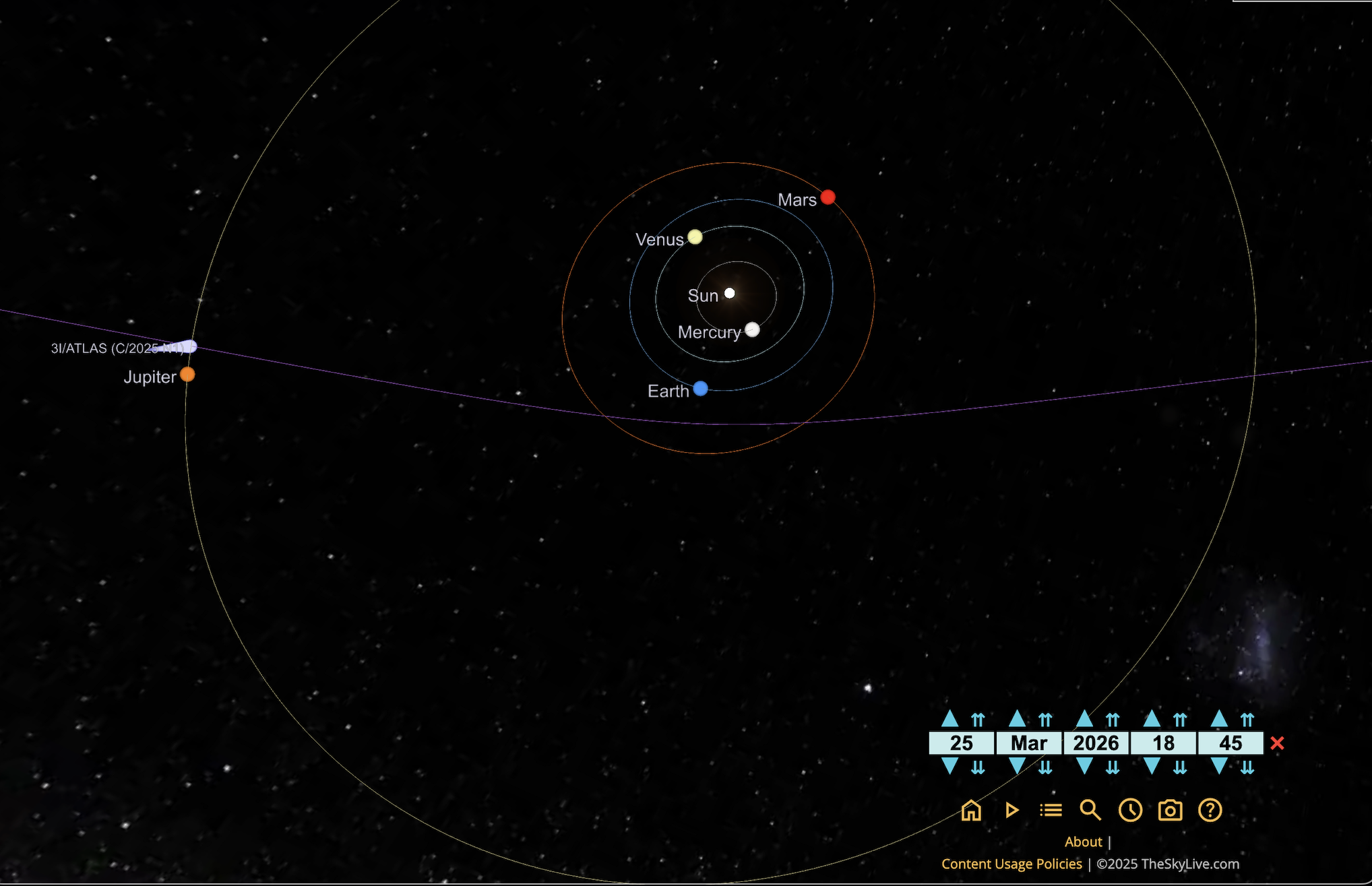
Task: Click the single down arrow below hour 18
Action: (x=1152, y=766)
